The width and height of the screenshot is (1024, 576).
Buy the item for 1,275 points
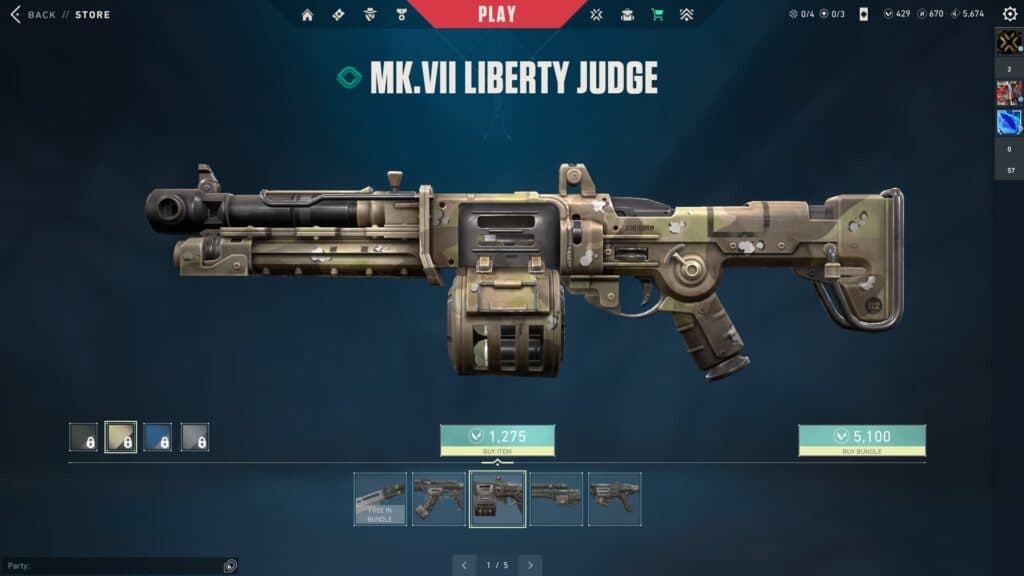[497, 440]
